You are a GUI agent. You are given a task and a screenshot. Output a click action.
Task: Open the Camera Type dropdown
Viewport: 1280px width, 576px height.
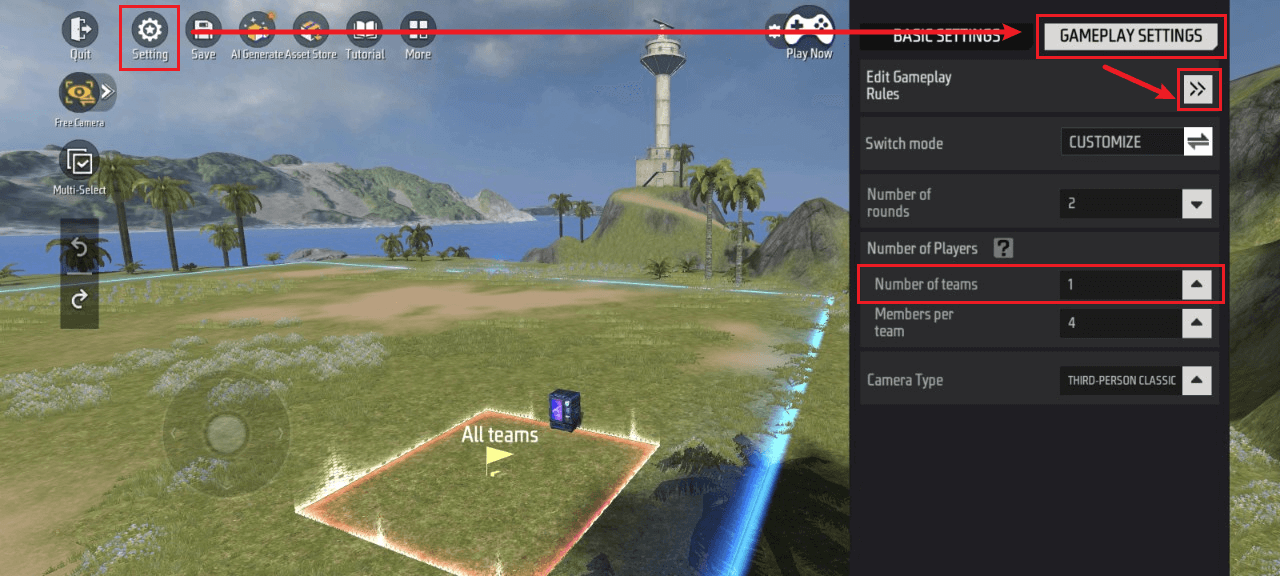pos(1197,380)
